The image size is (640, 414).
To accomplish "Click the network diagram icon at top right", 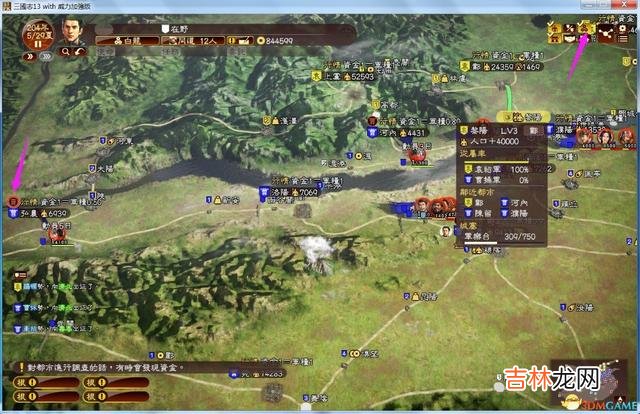I will tap(607, 31).
